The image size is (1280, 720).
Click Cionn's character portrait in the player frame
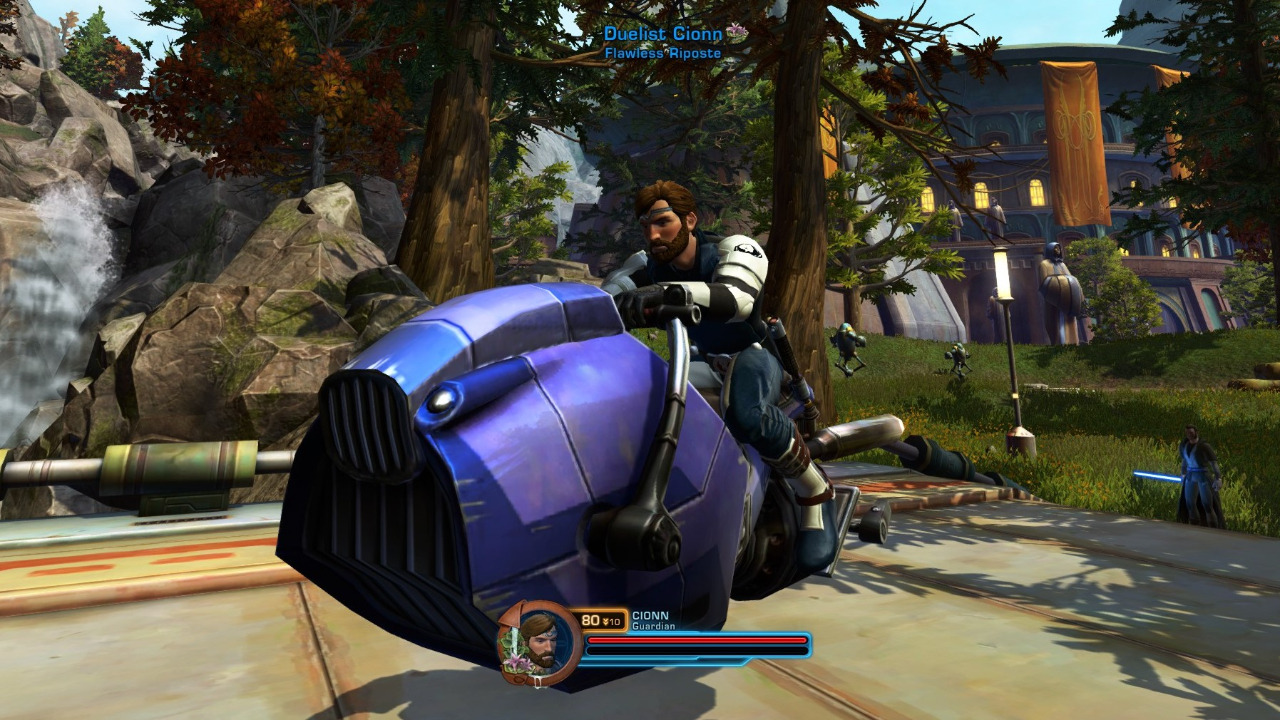(x=539, y=641)
